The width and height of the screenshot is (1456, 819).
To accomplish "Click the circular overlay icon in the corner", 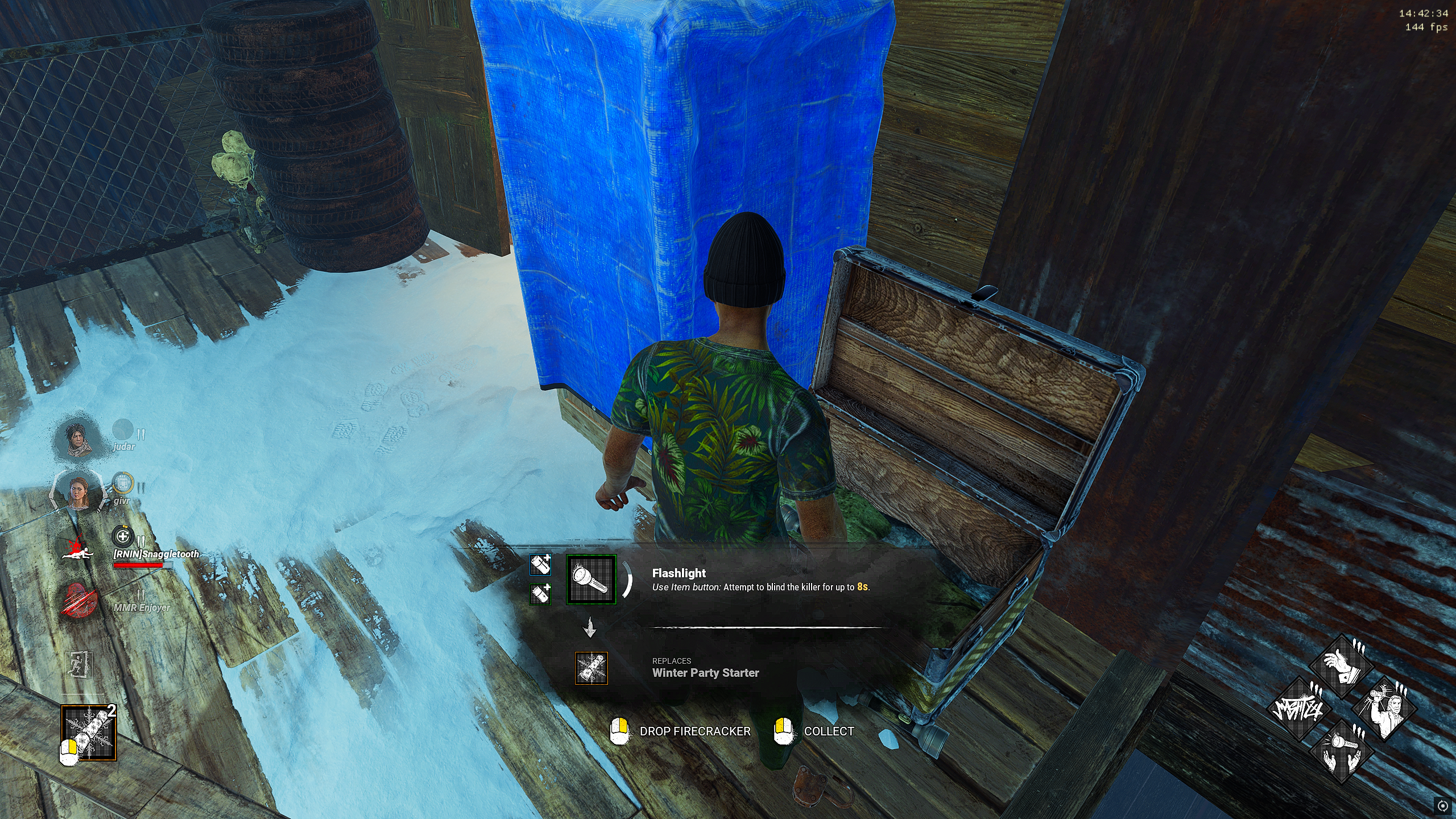I will point(1442,805).
